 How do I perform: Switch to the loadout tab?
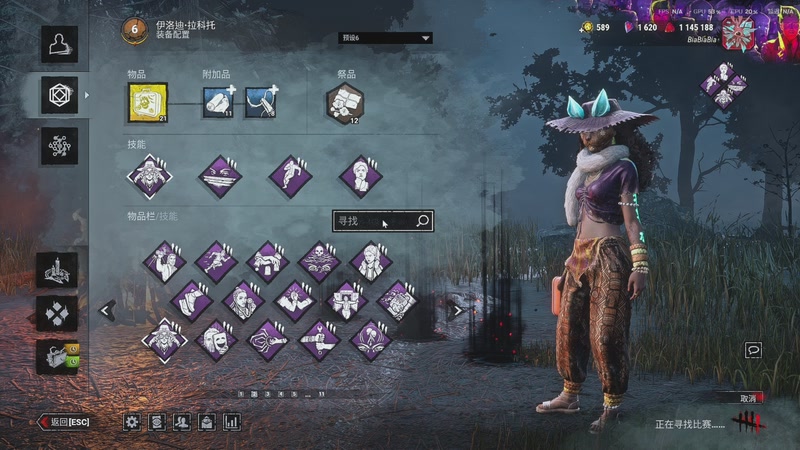pos(59,95)
